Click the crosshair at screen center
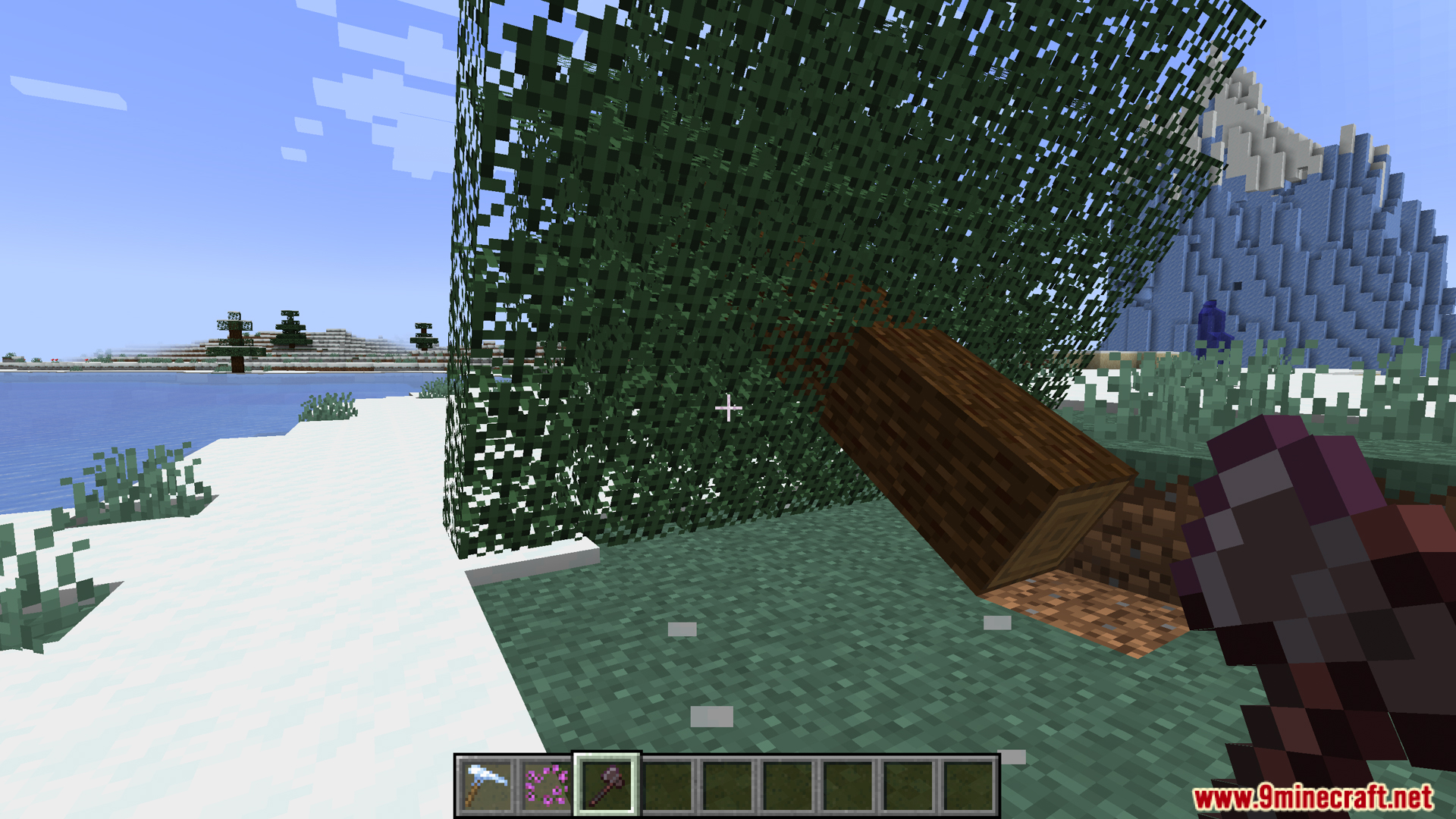This screenshot has height=819, width=1456. (x=729, y=409)
